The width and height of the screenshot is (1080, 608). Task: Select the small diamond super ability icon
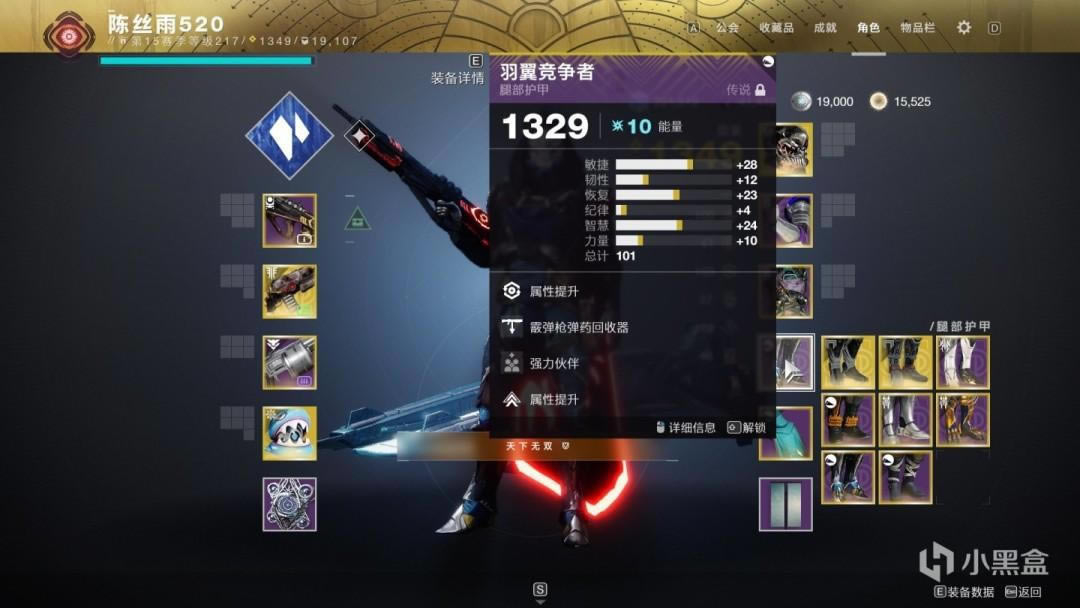pos(359,136)
